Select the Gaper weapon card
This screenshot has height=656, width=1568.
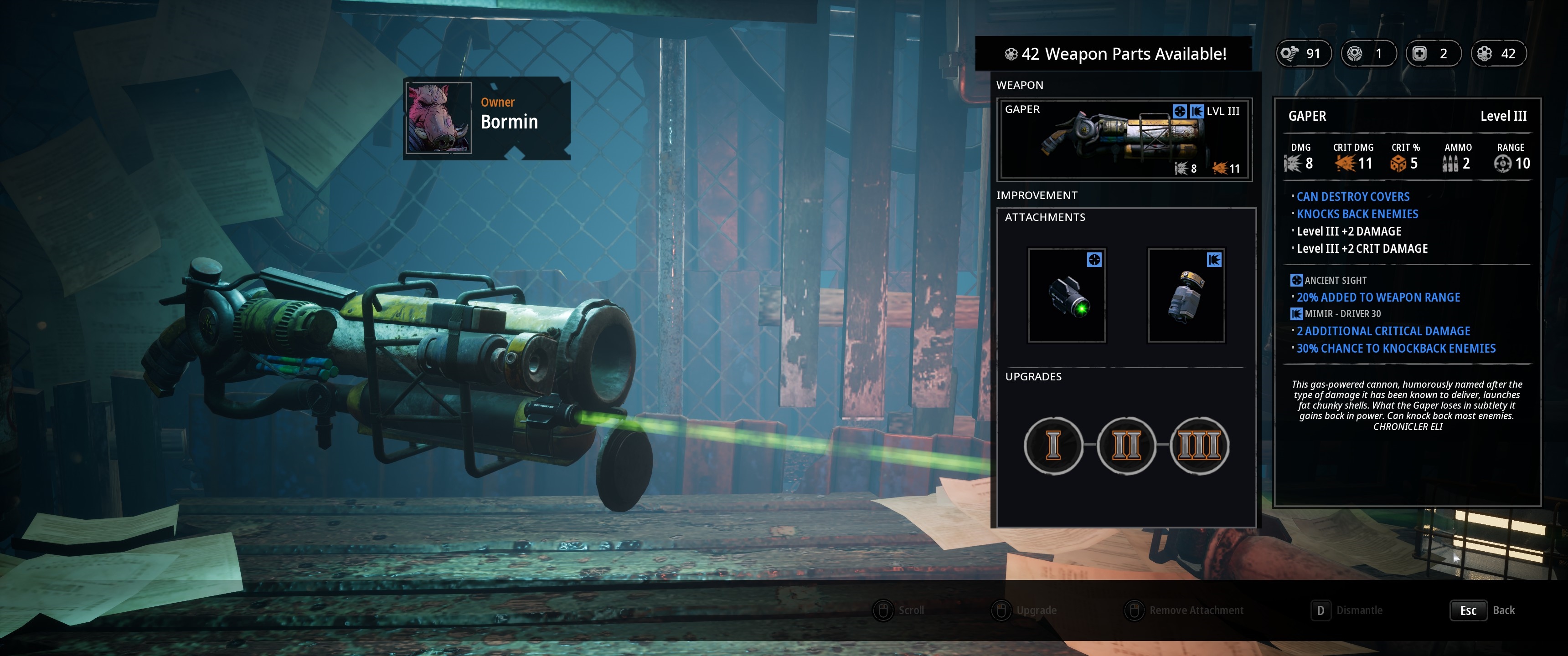pyautogui.click(x=1124, y=140)
